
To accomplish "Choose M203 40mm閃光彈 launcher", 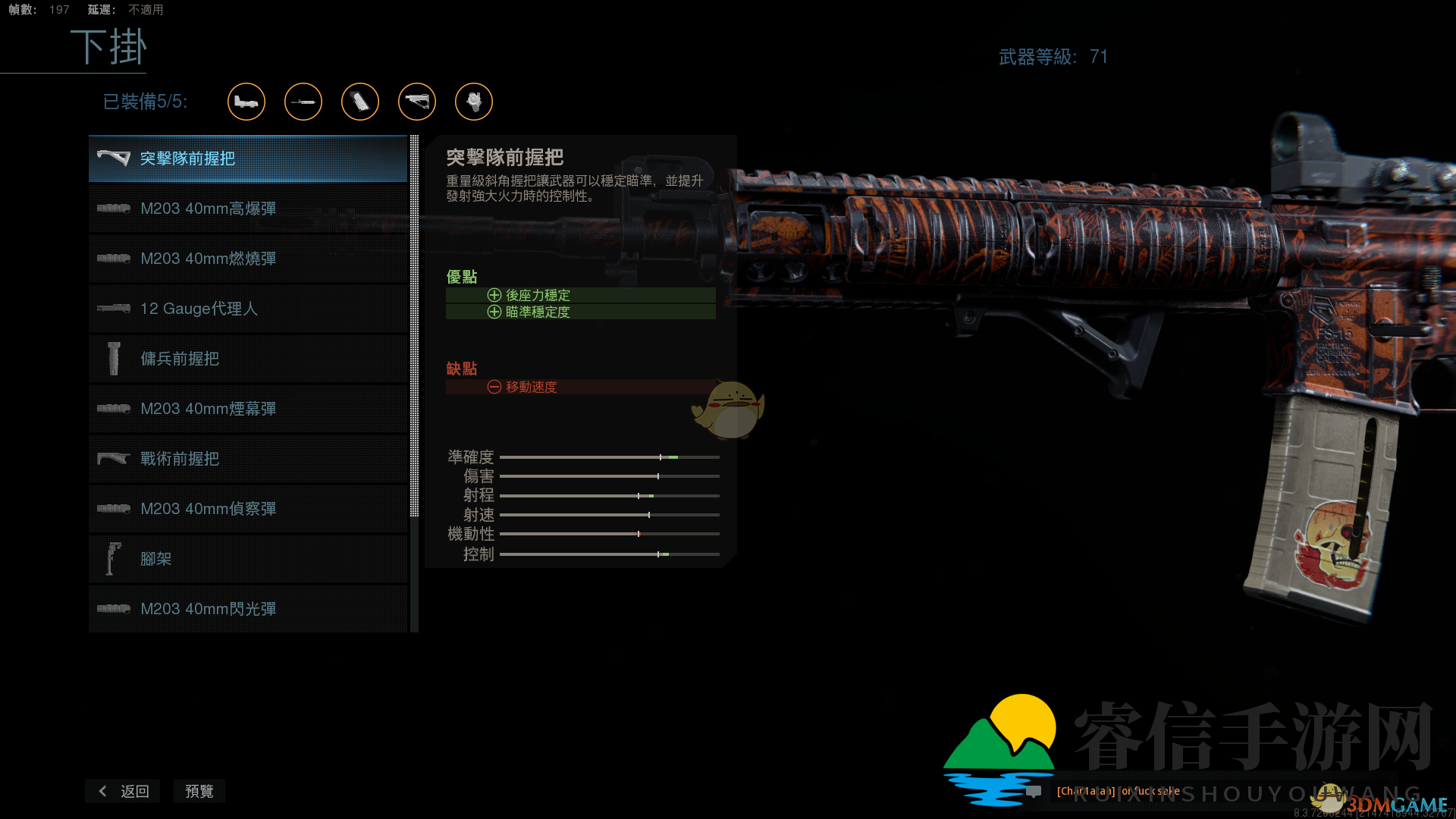I will tap(248, 609).
